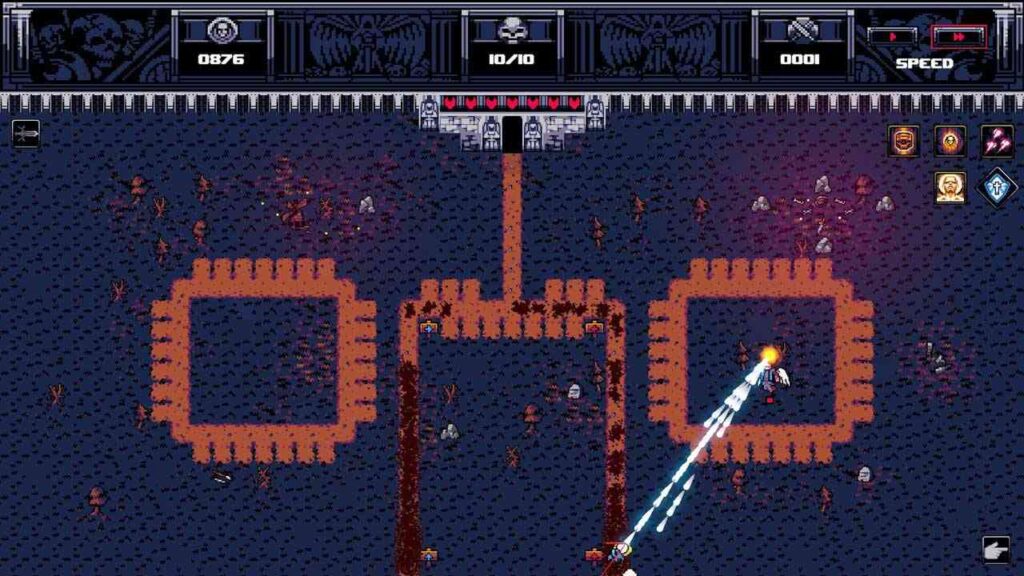
Task: Choose the pink falling projectiles ability
Action: click(x=996, y=141)
